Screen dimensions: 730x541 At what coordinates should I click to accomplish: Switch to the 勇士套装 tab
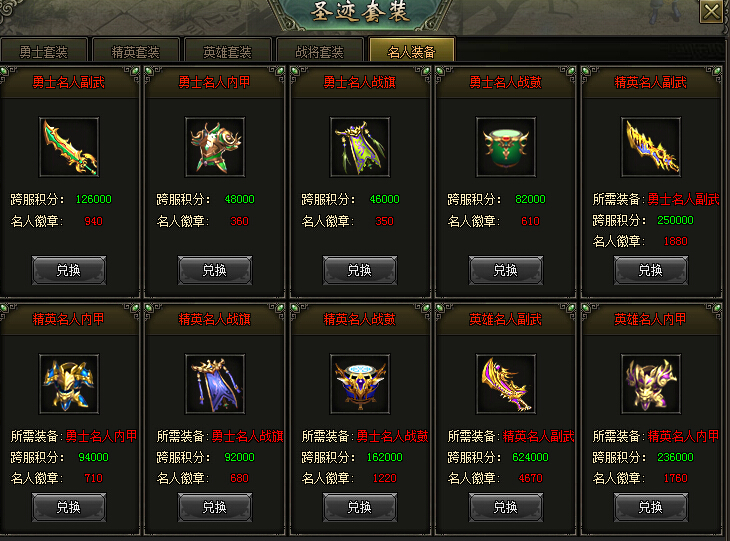click(45, 52)
